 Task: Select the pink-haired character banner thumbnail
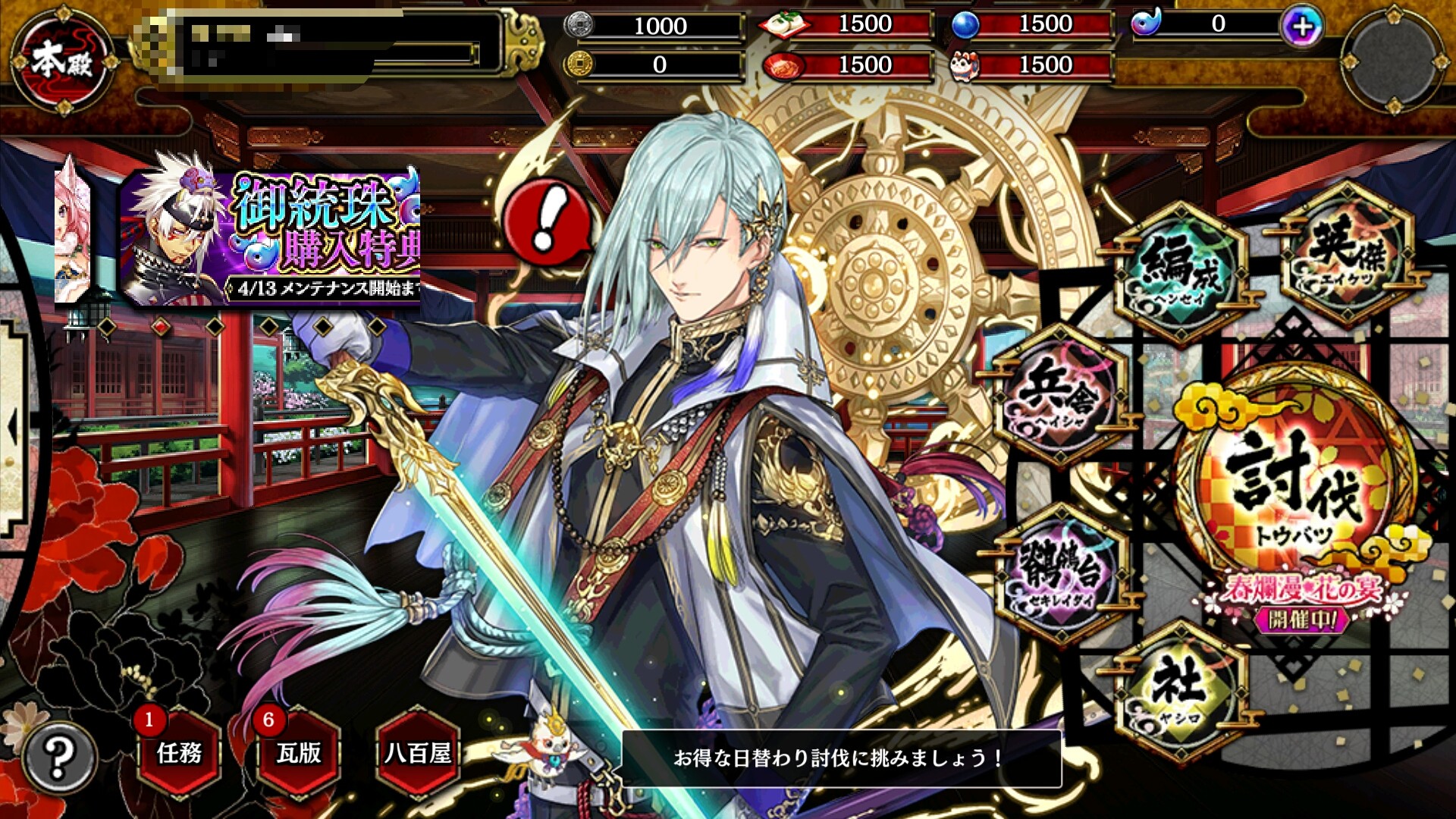click(73, 231)
